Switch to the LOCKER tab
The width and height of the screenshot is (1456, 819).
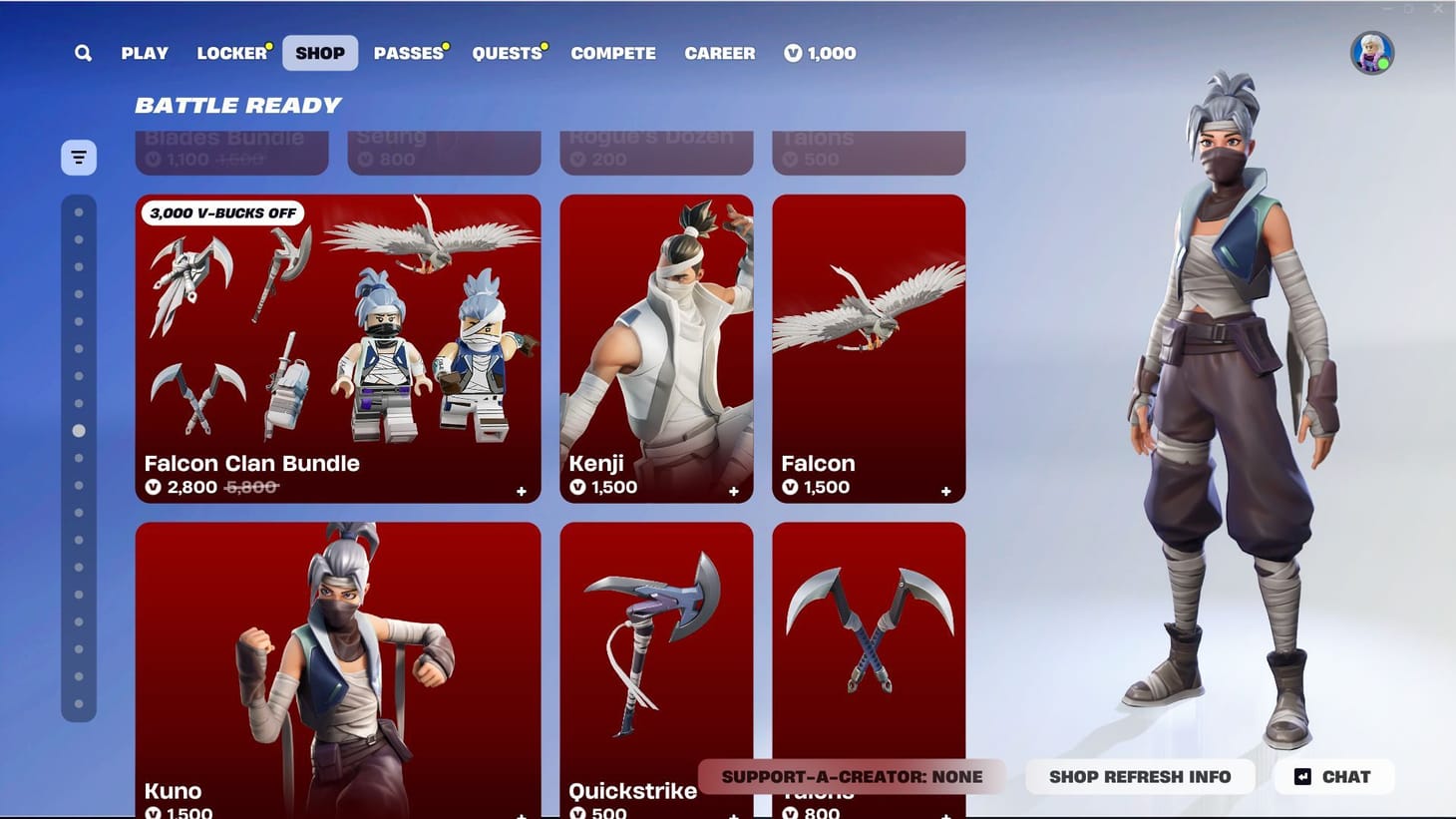coord(230,53)
